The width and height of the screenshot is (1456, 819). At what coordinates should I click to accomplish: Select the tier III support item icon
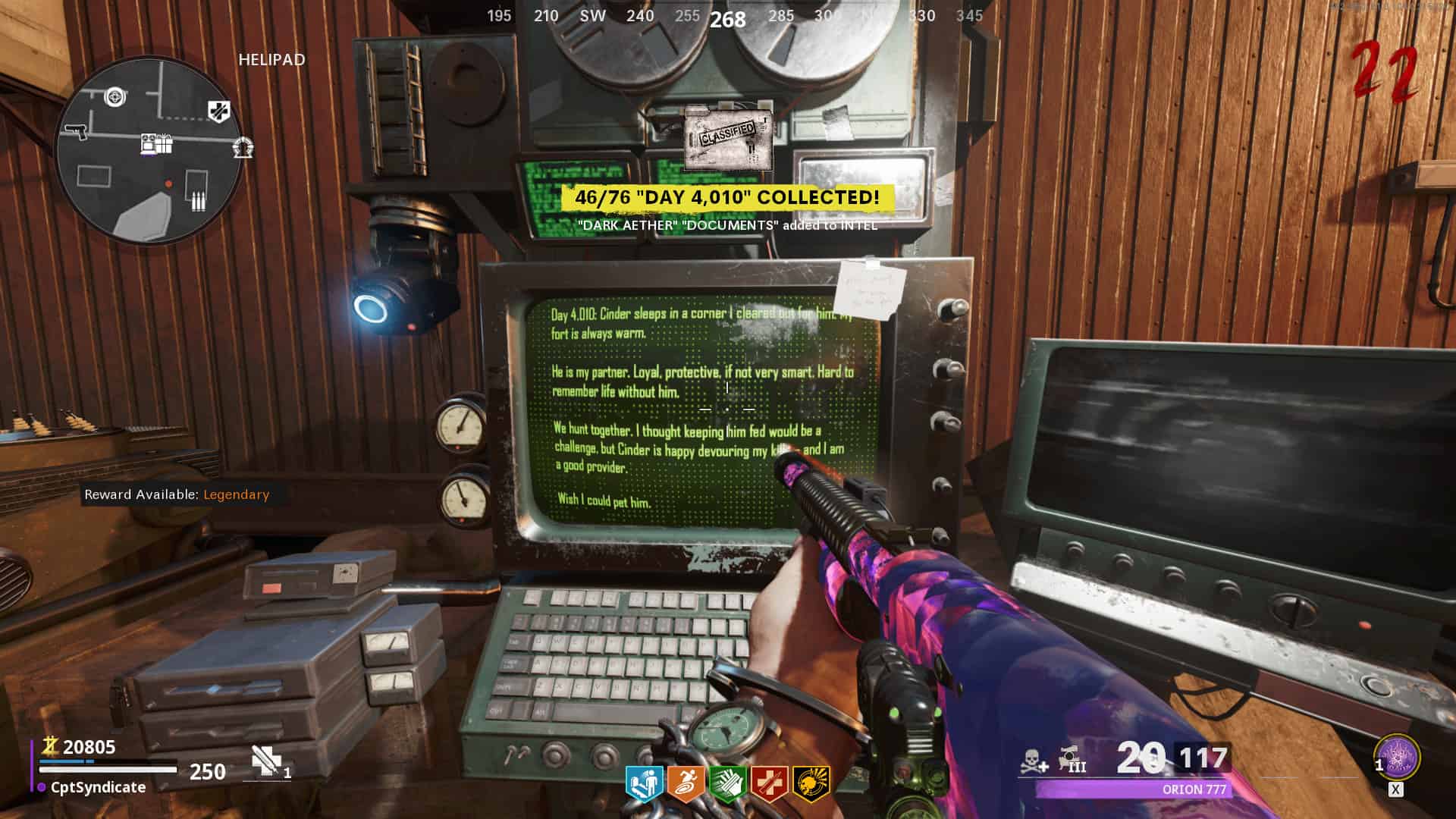pos(1072,759)
